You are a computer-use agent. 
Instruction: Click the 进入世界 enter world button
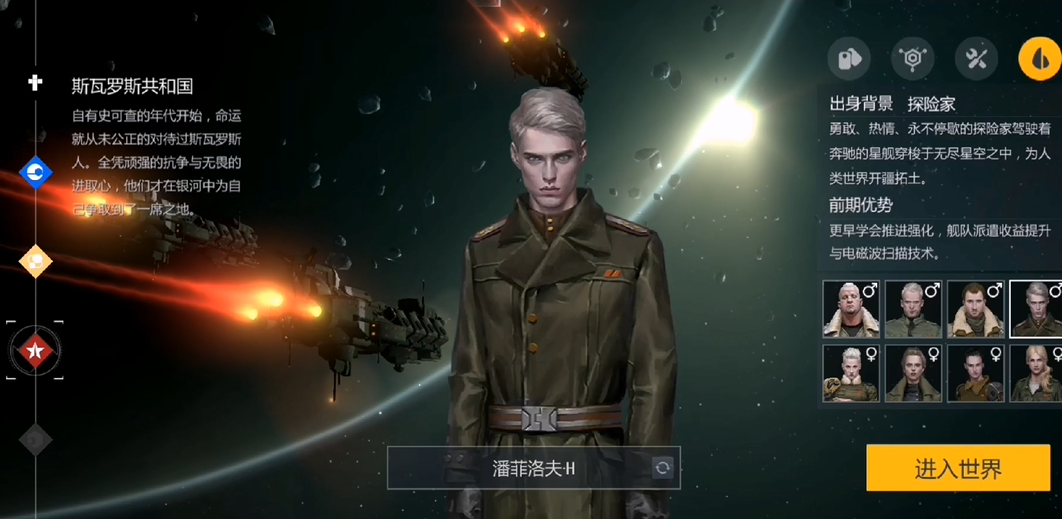(x=958, y=468)
